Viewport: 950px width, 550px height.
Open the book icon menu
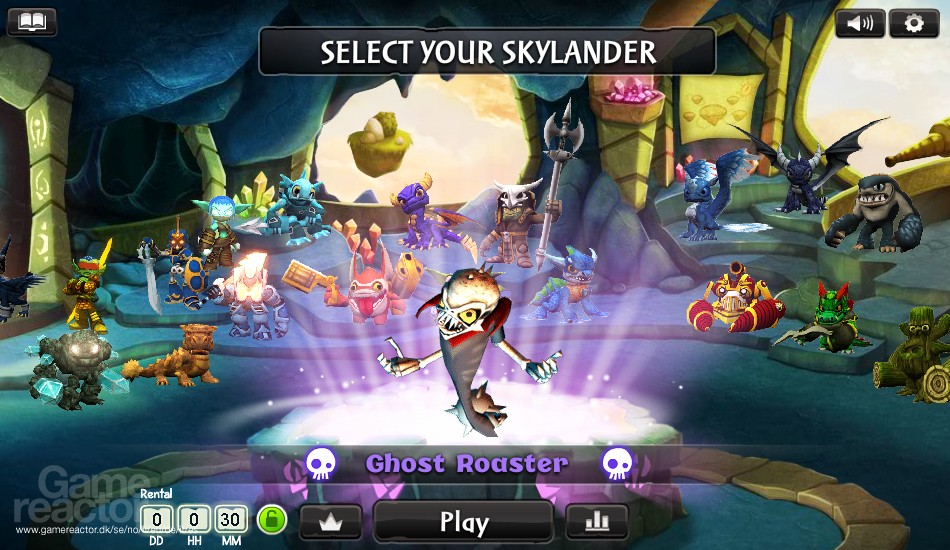pyautogui.click(x=32, y=22)
